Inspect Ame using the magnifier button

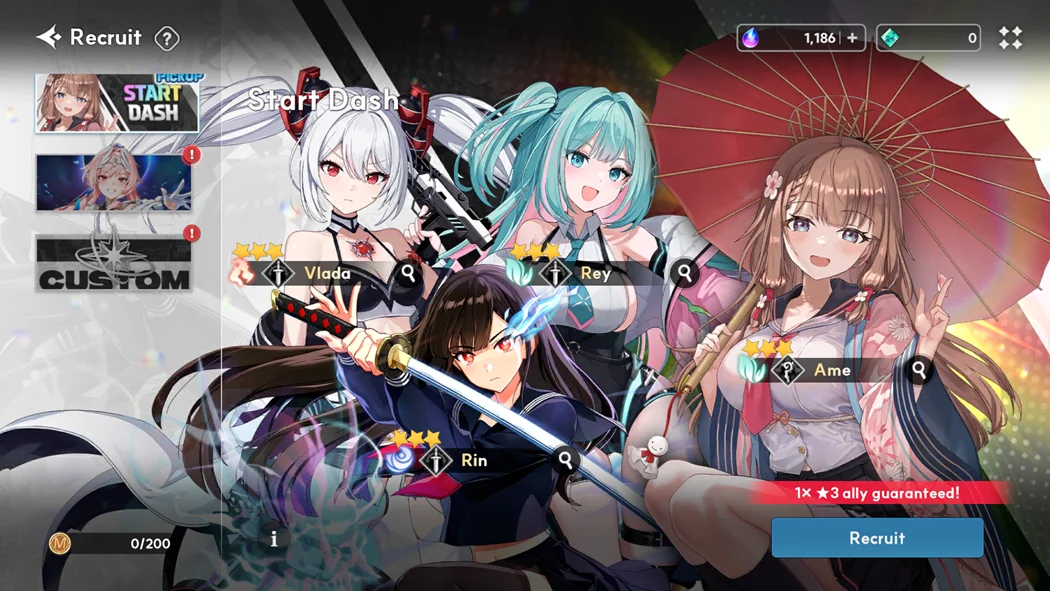click(919, 370)
